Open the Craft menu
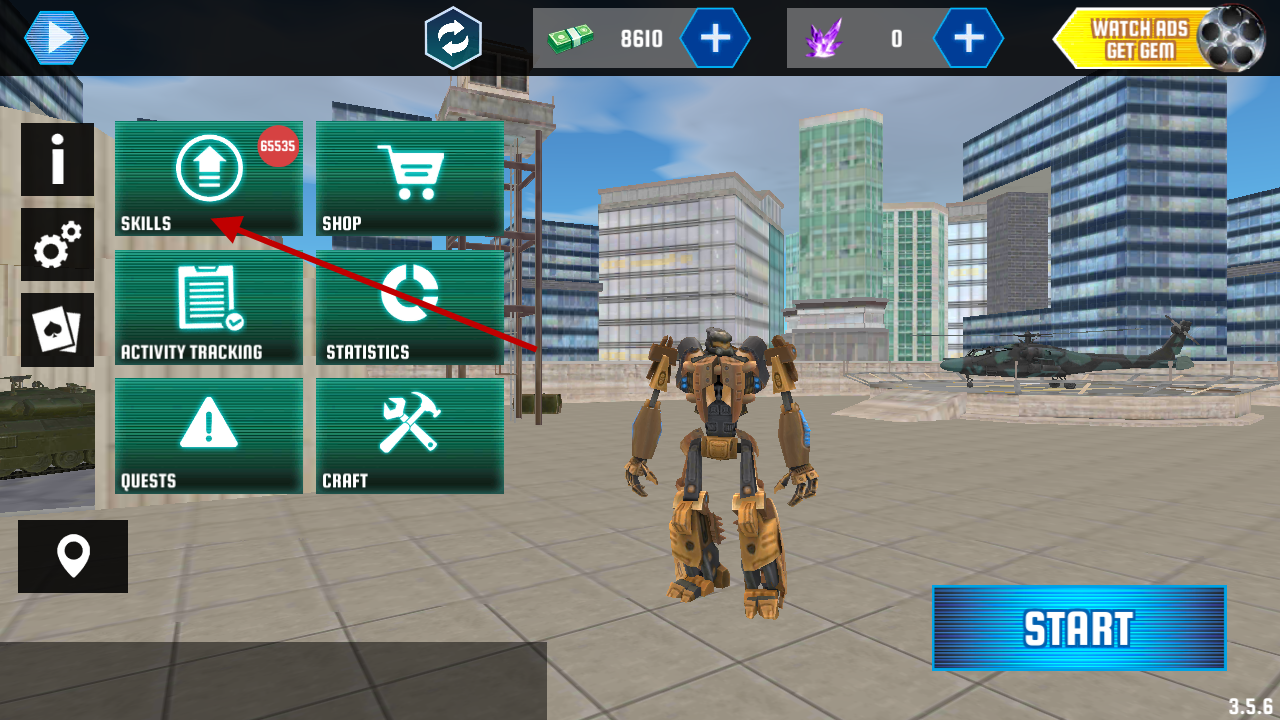The height and width of the screenshot is (720, 1280). [409, 435]
